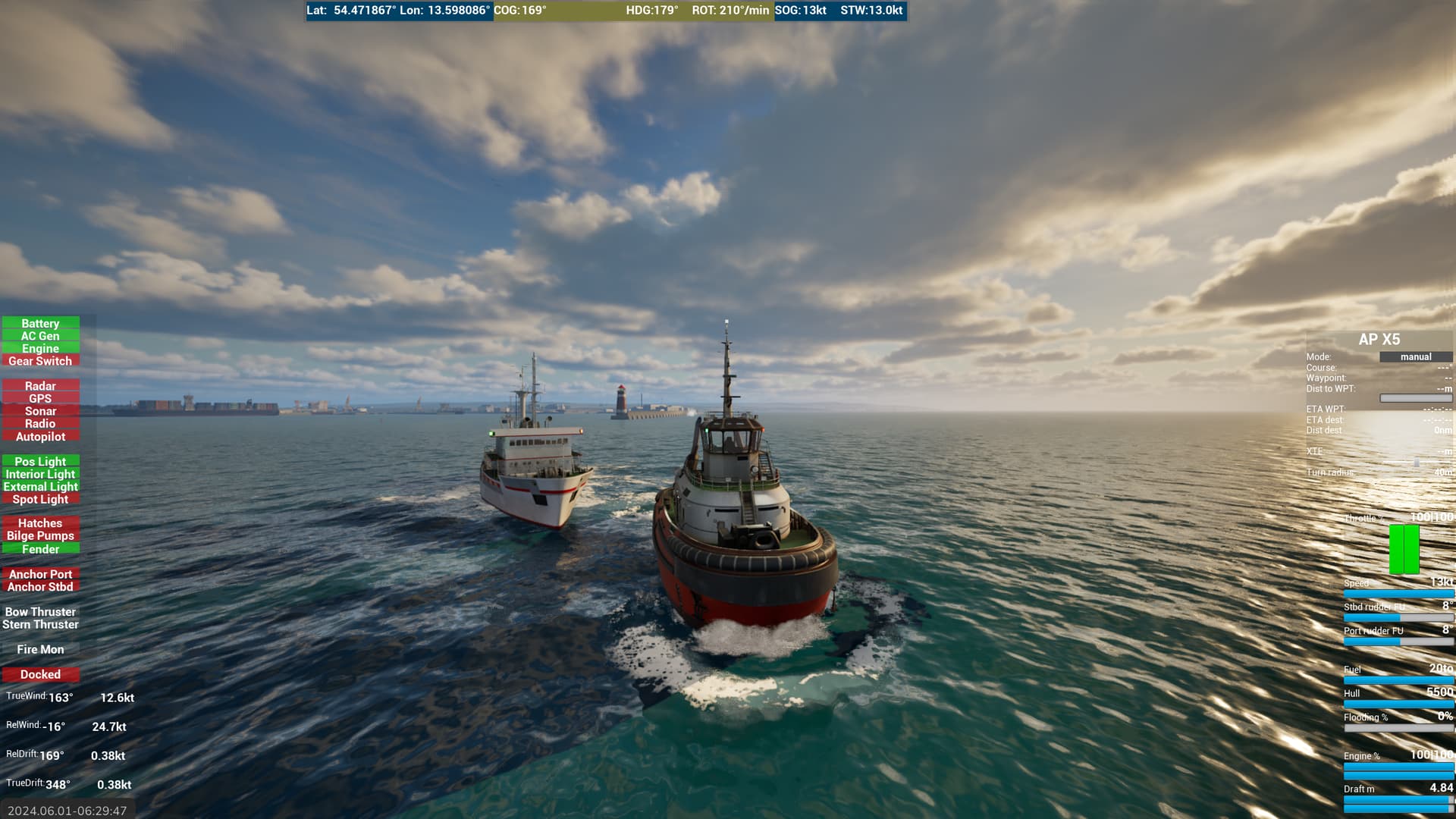Select the Bow Thruster control
The width and height of the screenshot is (1456, 819).
point(40,612)
